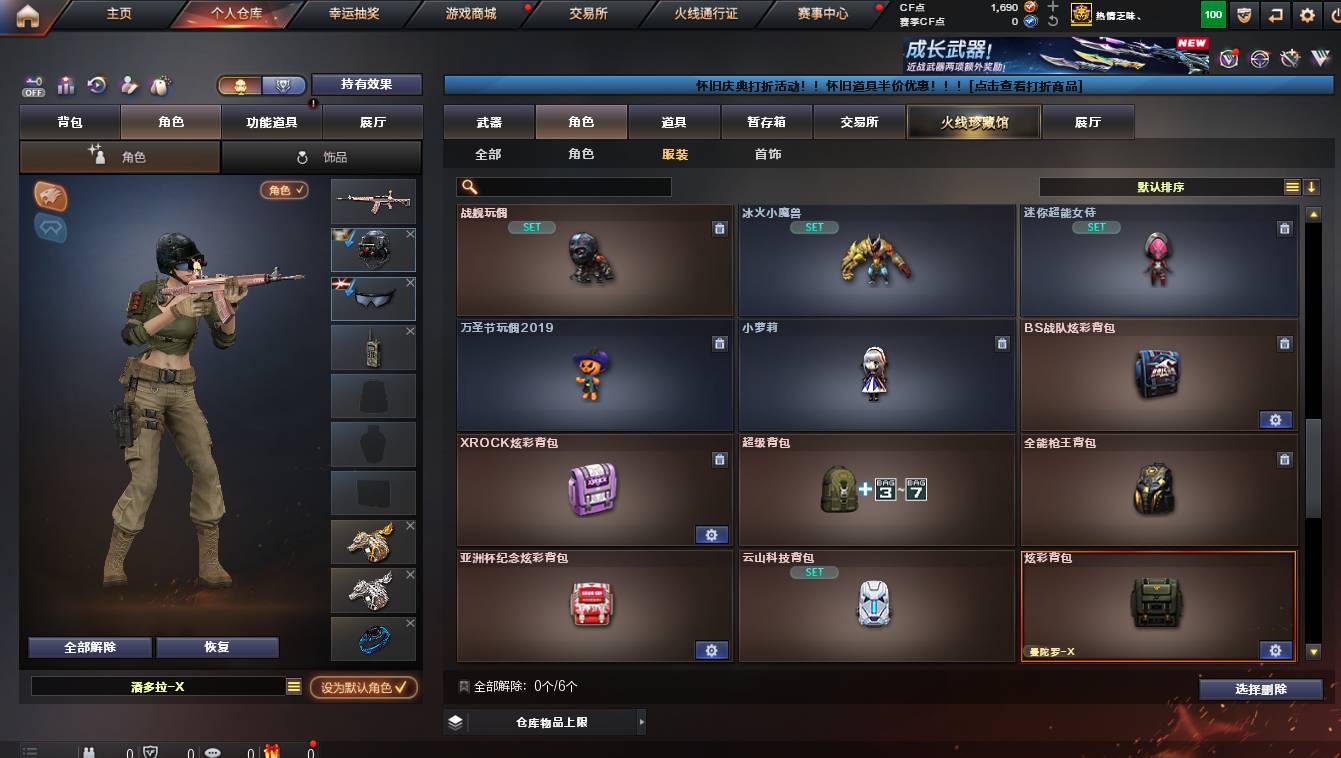Open the system settings gear in top bar
Image resolution: width=1341 pixels, height=758 pixels.
1305,15
